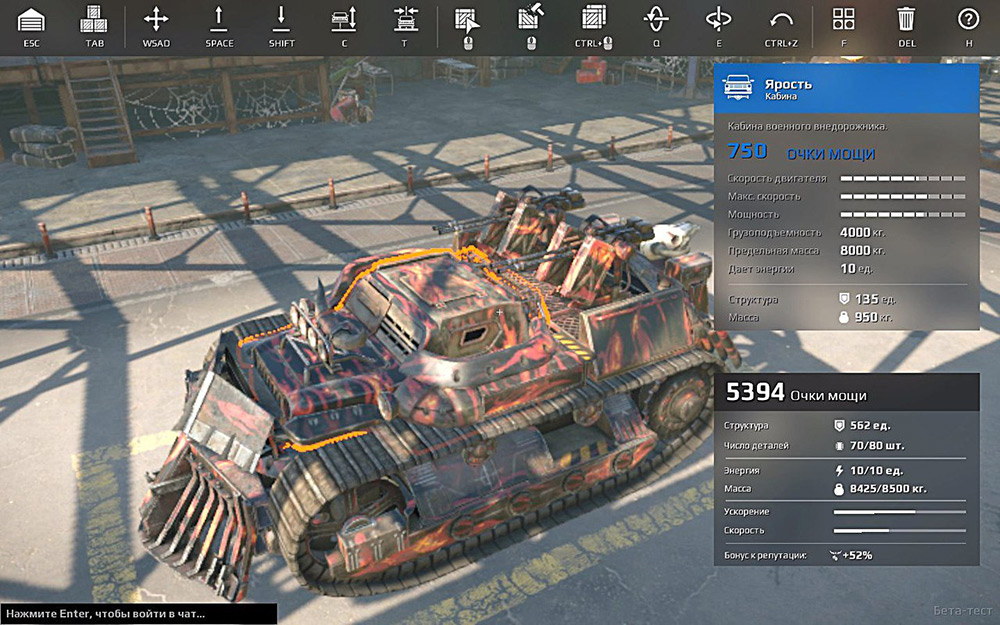This screenshot has height=625, width=1000.
Task: Open the four-squares grid icon
Action: click(x=844, y=19)
